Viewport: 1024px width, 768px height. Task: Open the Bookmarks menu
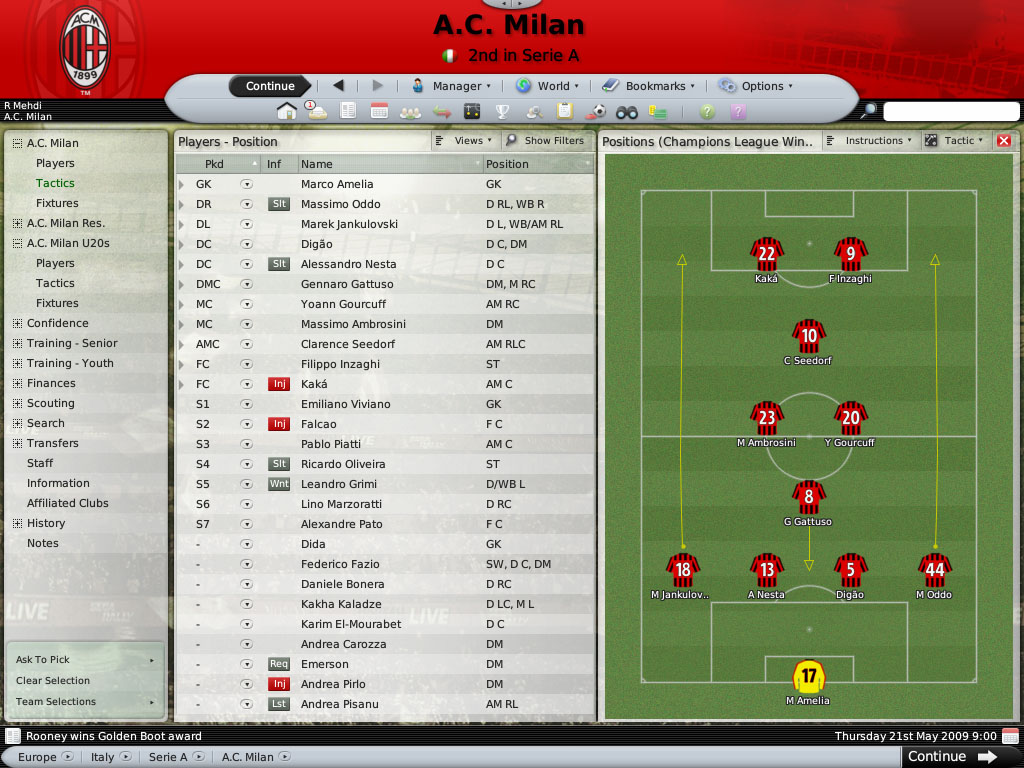tap(655, 86)
